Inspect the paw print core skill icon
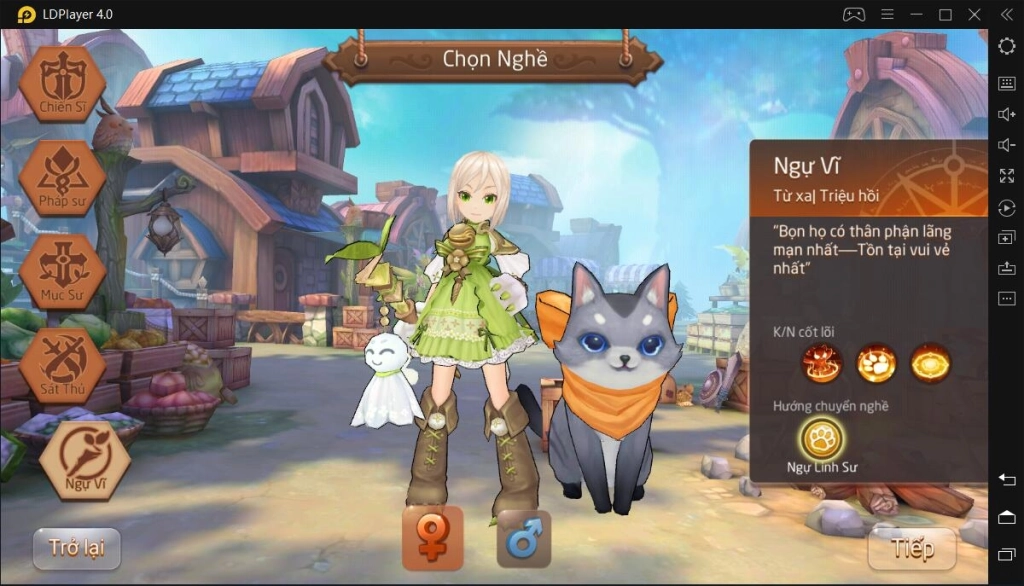Image resolution: width=1024 pixels, height=586 pixels. (x=876, y=364)
